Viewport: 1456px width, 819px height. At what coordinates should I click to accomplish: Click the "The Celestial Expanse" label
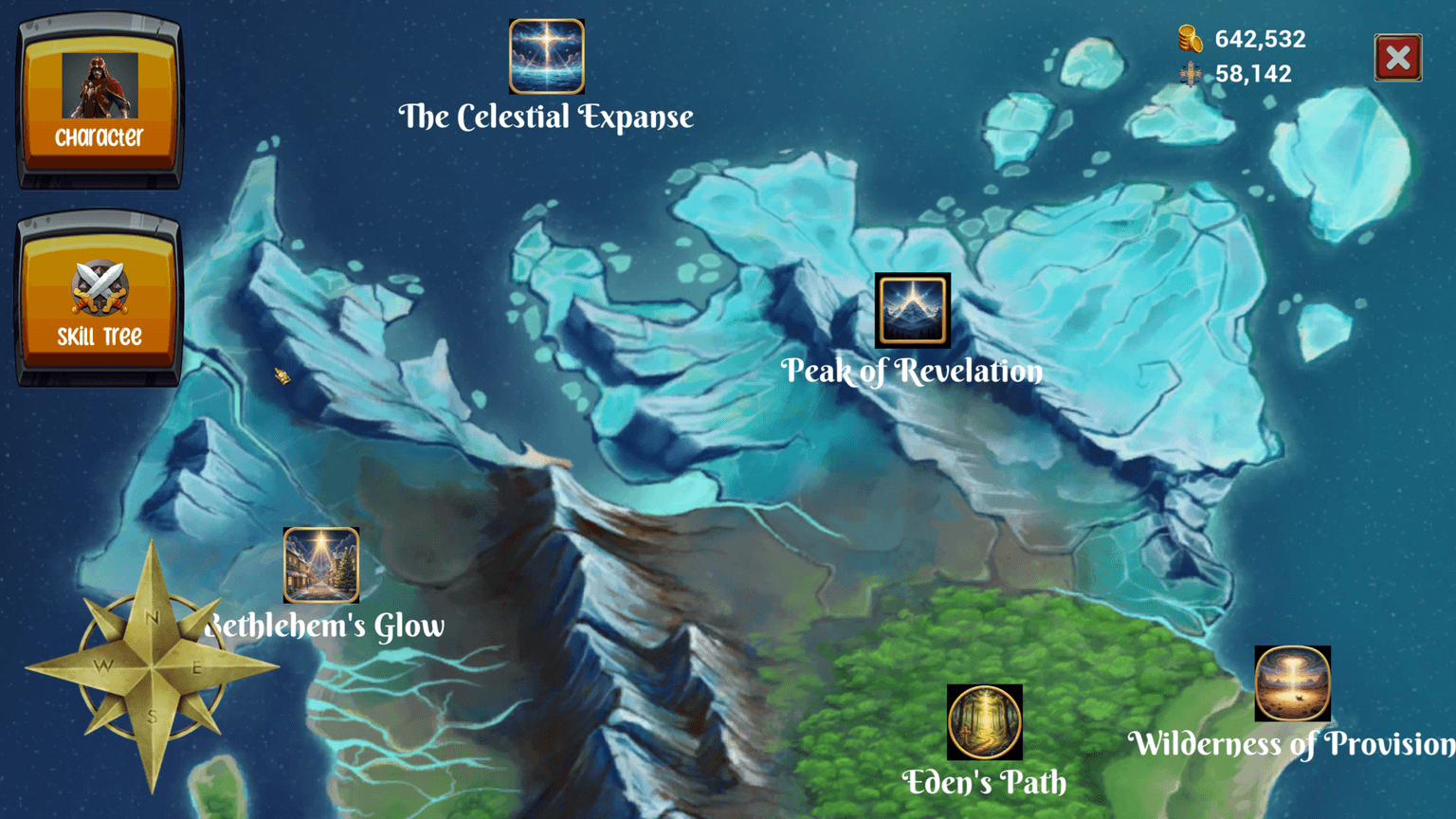coord(546,117)
